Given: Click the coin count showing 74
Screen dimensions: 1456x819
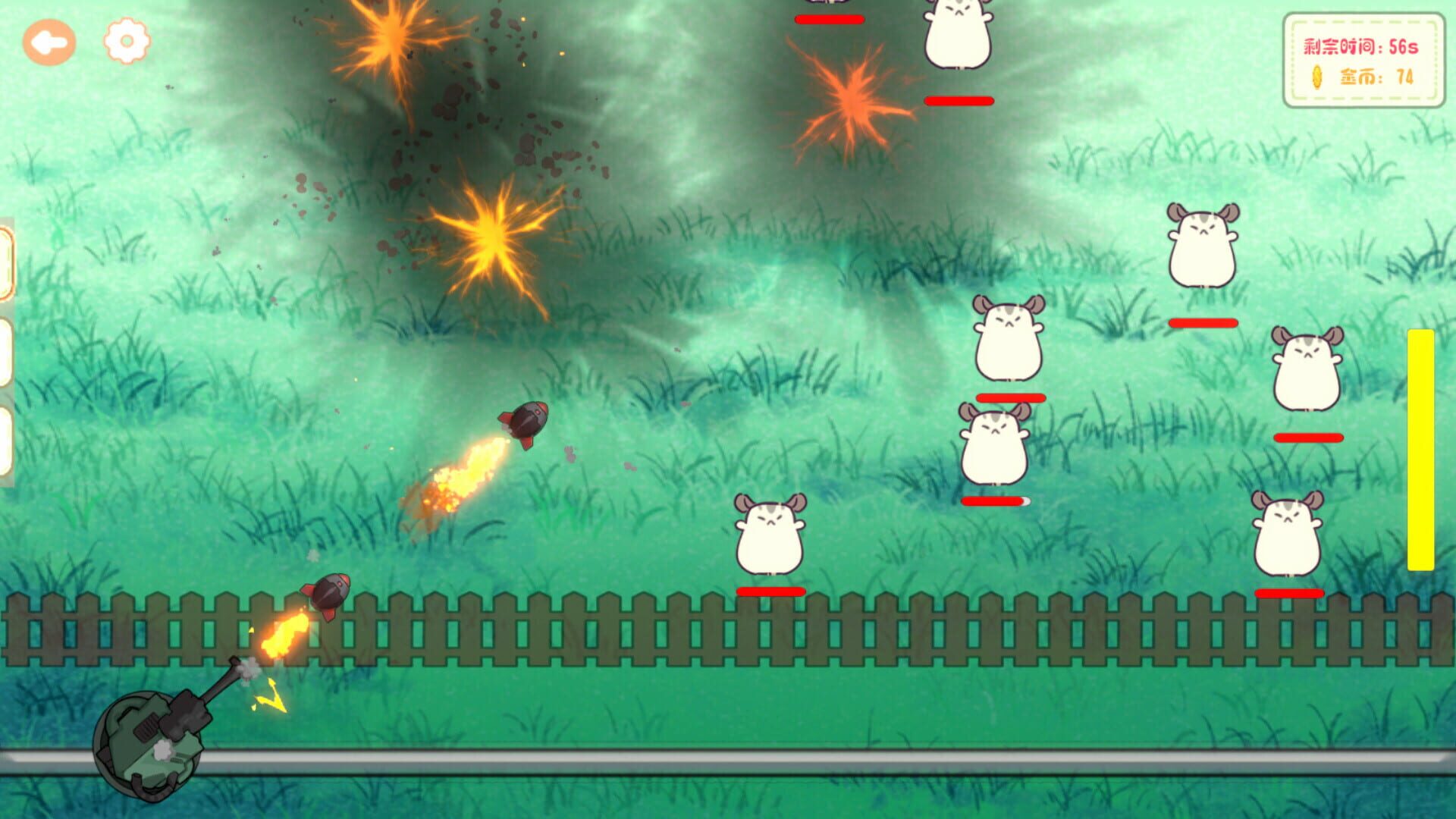Looking at the screenshot, I should (1404, 77).
